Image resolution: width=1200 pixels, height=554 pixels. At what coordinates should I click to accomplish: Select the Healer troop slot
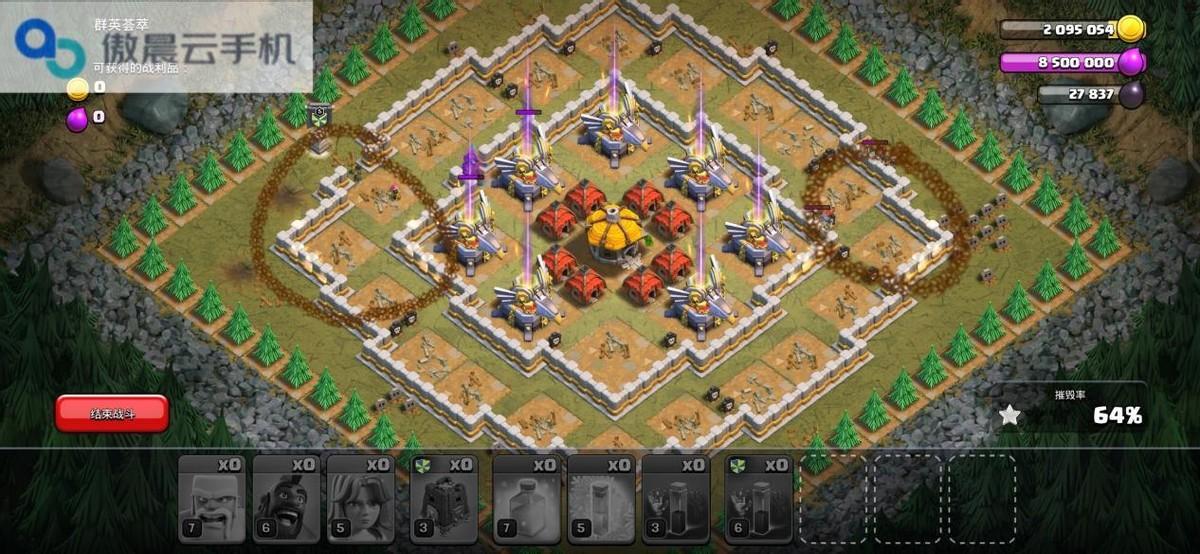point(360,499)
